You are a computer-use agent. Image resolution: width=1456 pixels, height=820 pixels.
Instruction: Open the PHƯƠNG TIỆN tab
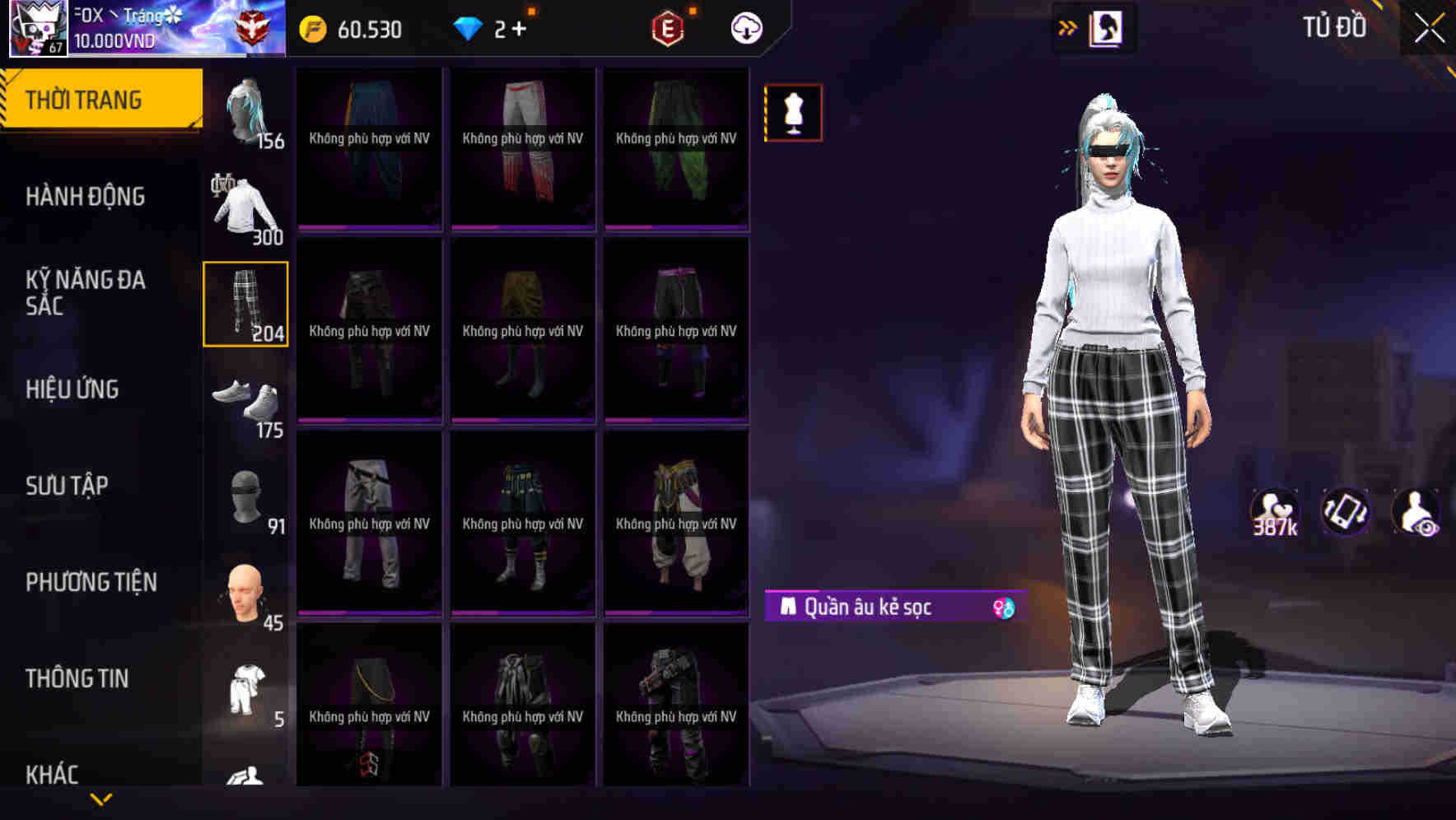click(x=91, y=582)
